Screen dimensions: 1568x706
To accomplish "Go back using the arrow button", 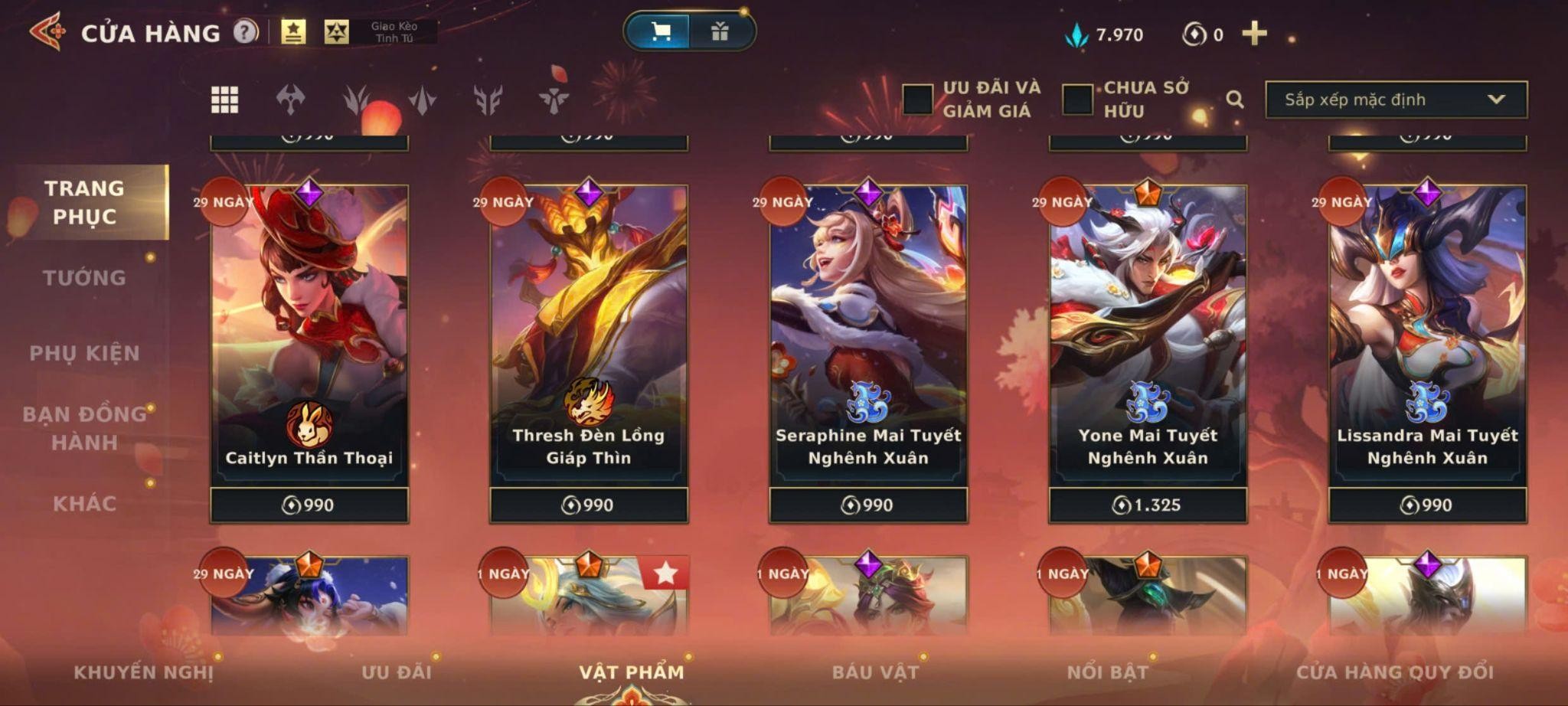I will 47,32.
